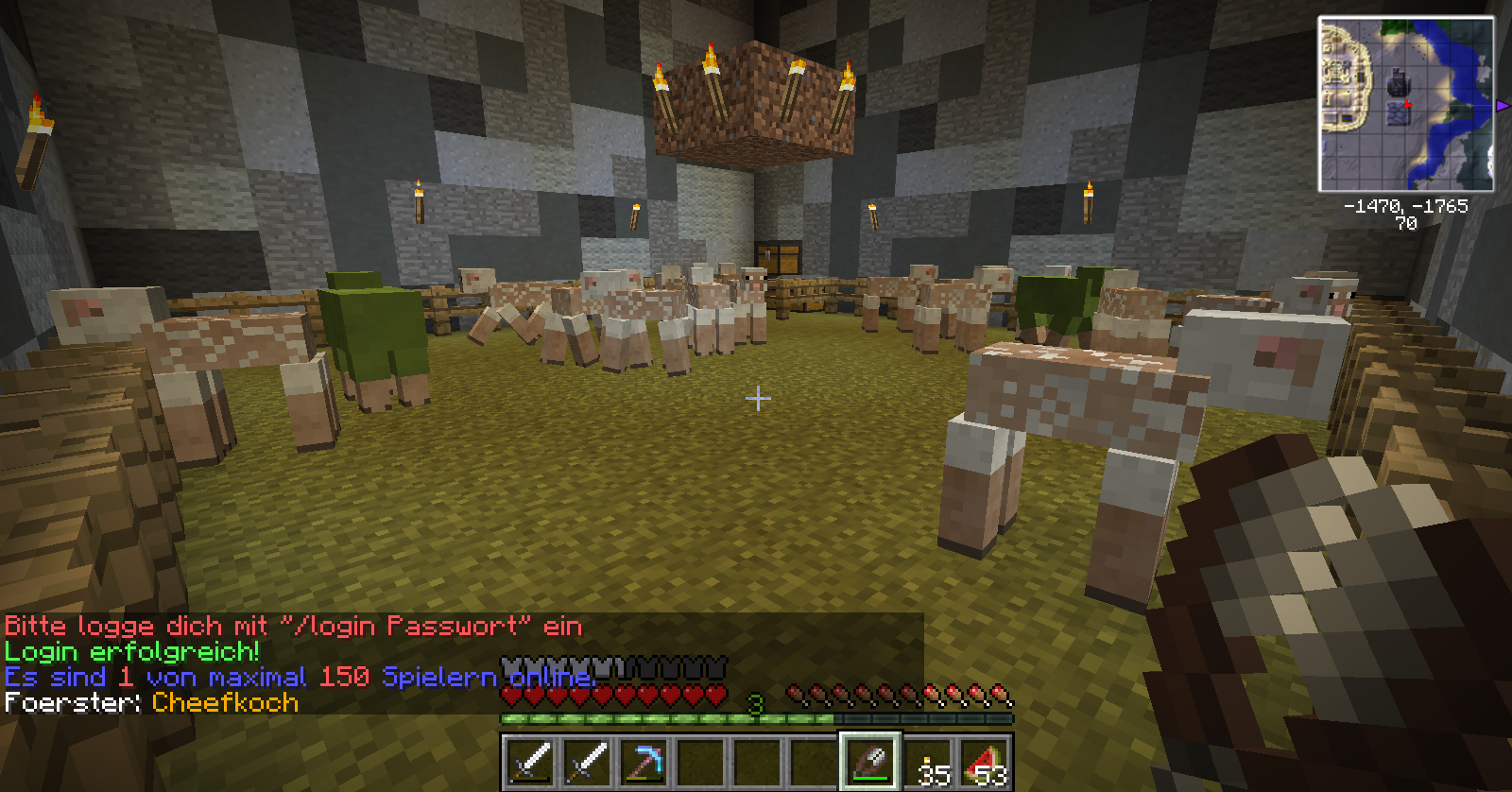Select the diamond pickaxe hotbar slot
This screenshot has width=1512, height=792.
[644, 761]
